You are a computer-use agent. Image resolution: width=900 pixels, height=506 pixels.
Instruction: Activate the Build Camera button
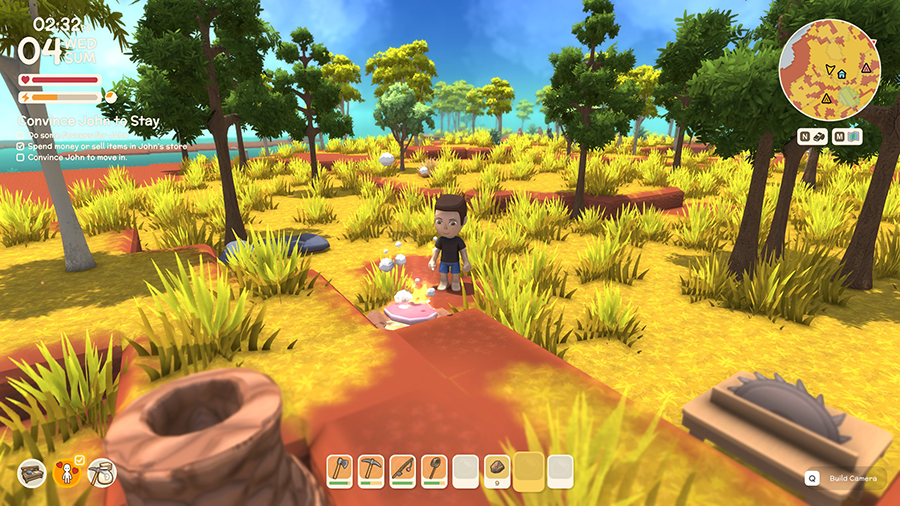(847, 478)
